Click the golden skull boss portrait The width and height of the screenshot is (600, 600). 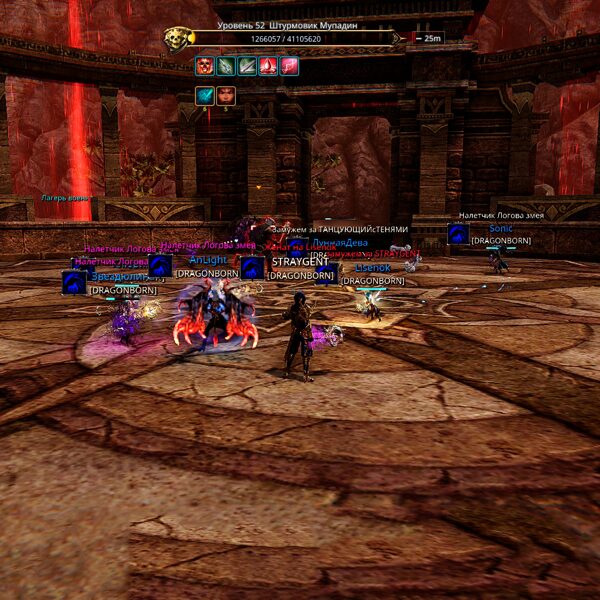pos(177,39)
